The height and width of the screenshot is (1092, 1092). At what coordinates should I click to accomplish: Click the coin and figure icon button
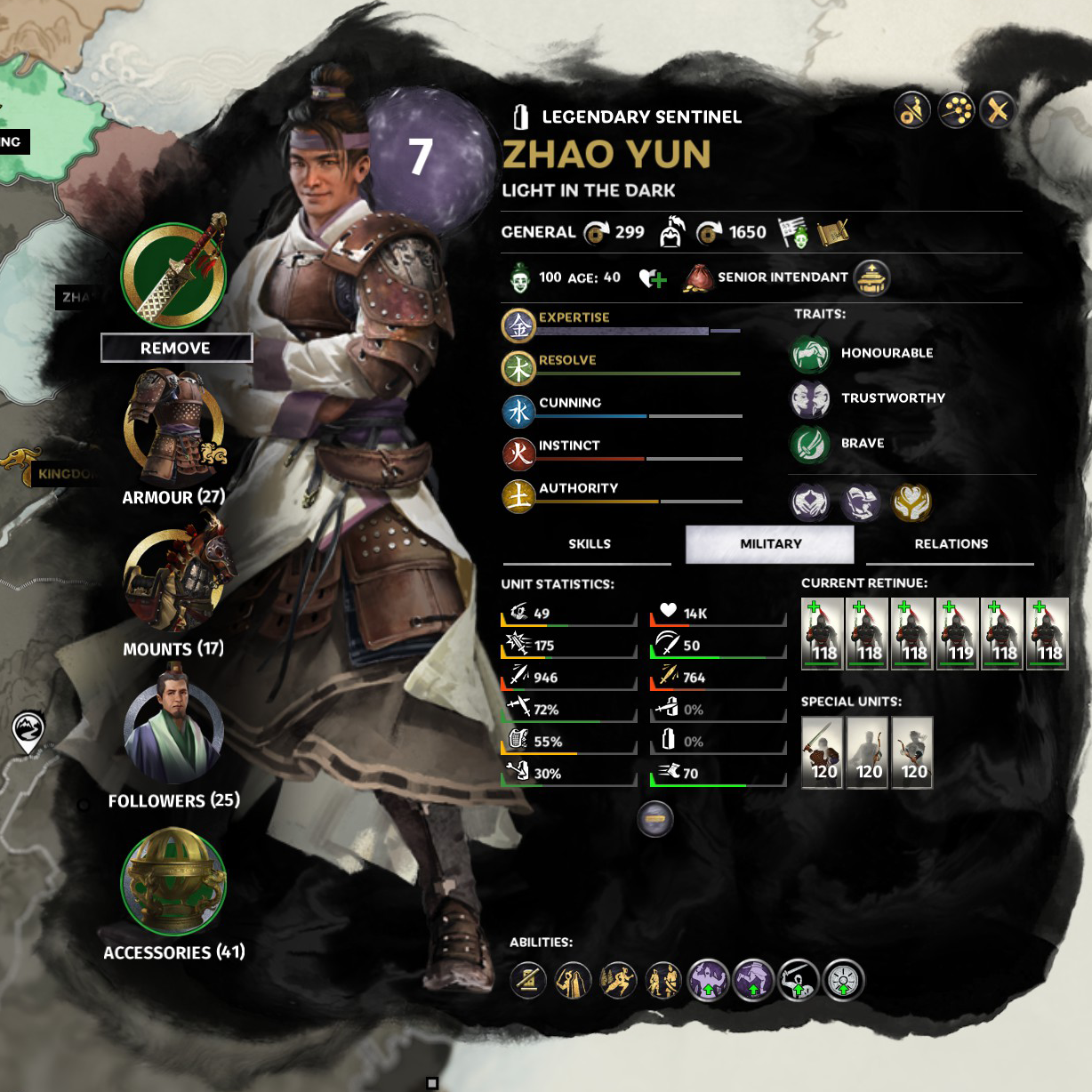click(912, 110)
